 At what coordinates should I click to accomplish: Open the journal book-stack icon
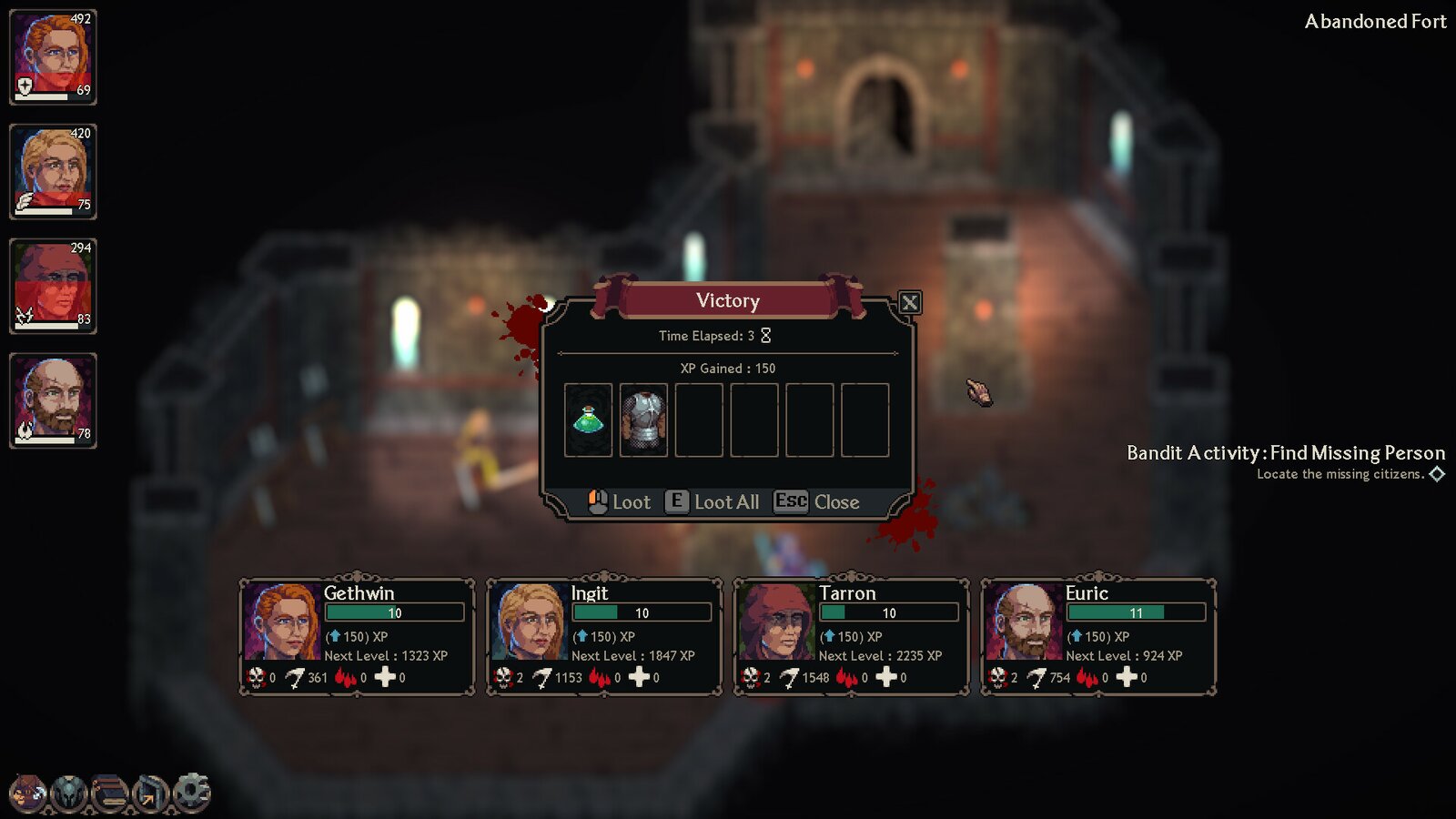point(110,793)
